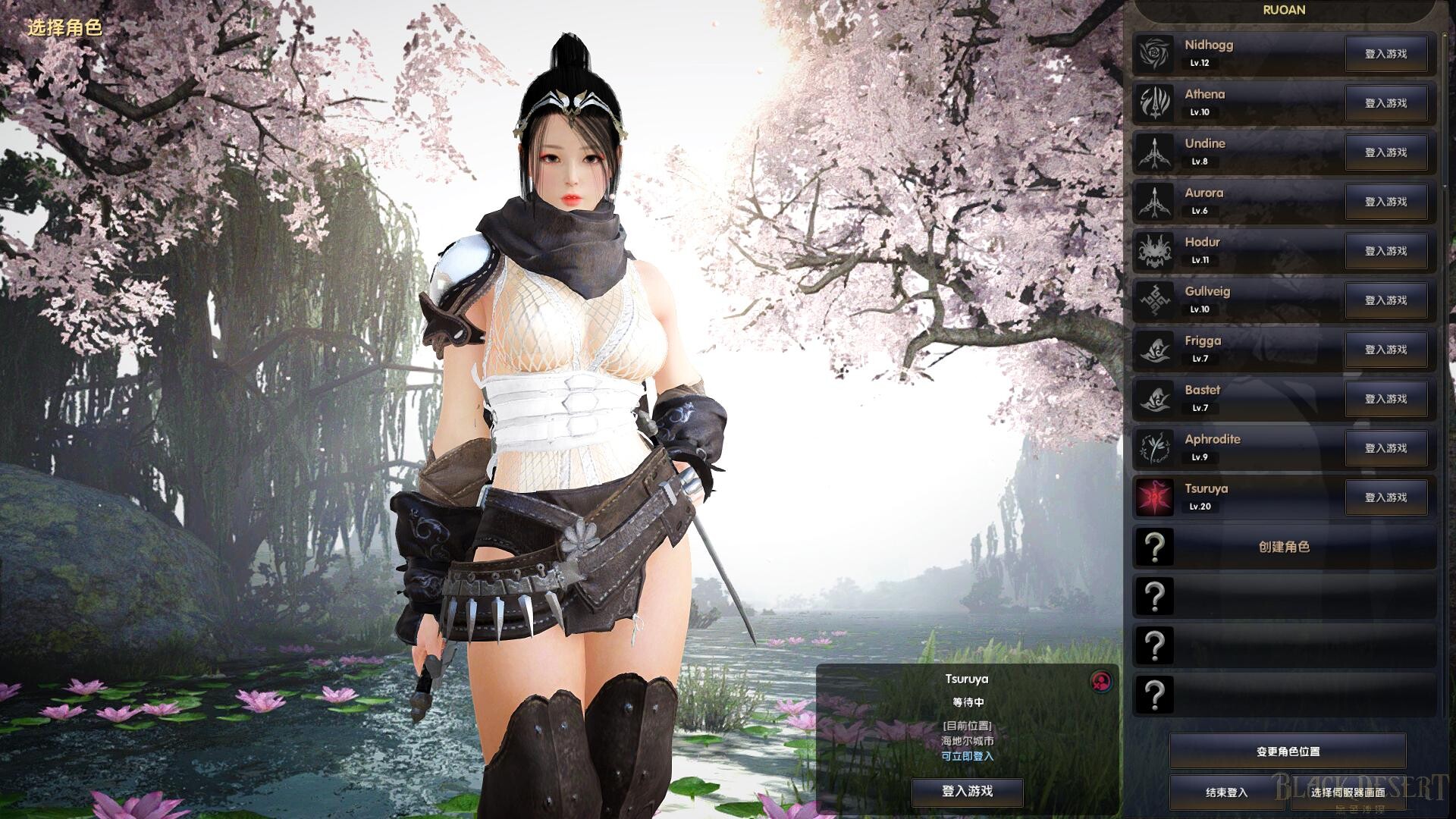Enter the game as Hodur
The height and width of the screenshot is (819, 1456).
(x=1385, y=251)
